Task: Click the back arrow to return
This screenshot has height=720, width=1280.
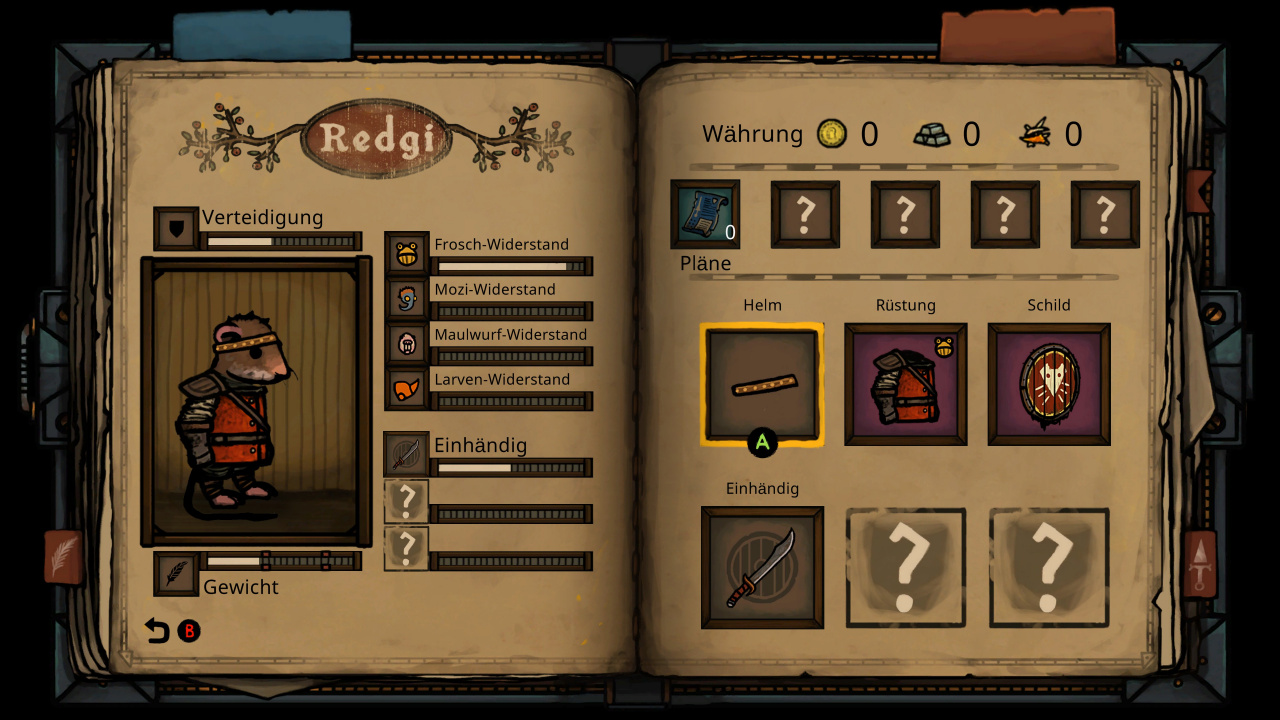Action: 157,631
